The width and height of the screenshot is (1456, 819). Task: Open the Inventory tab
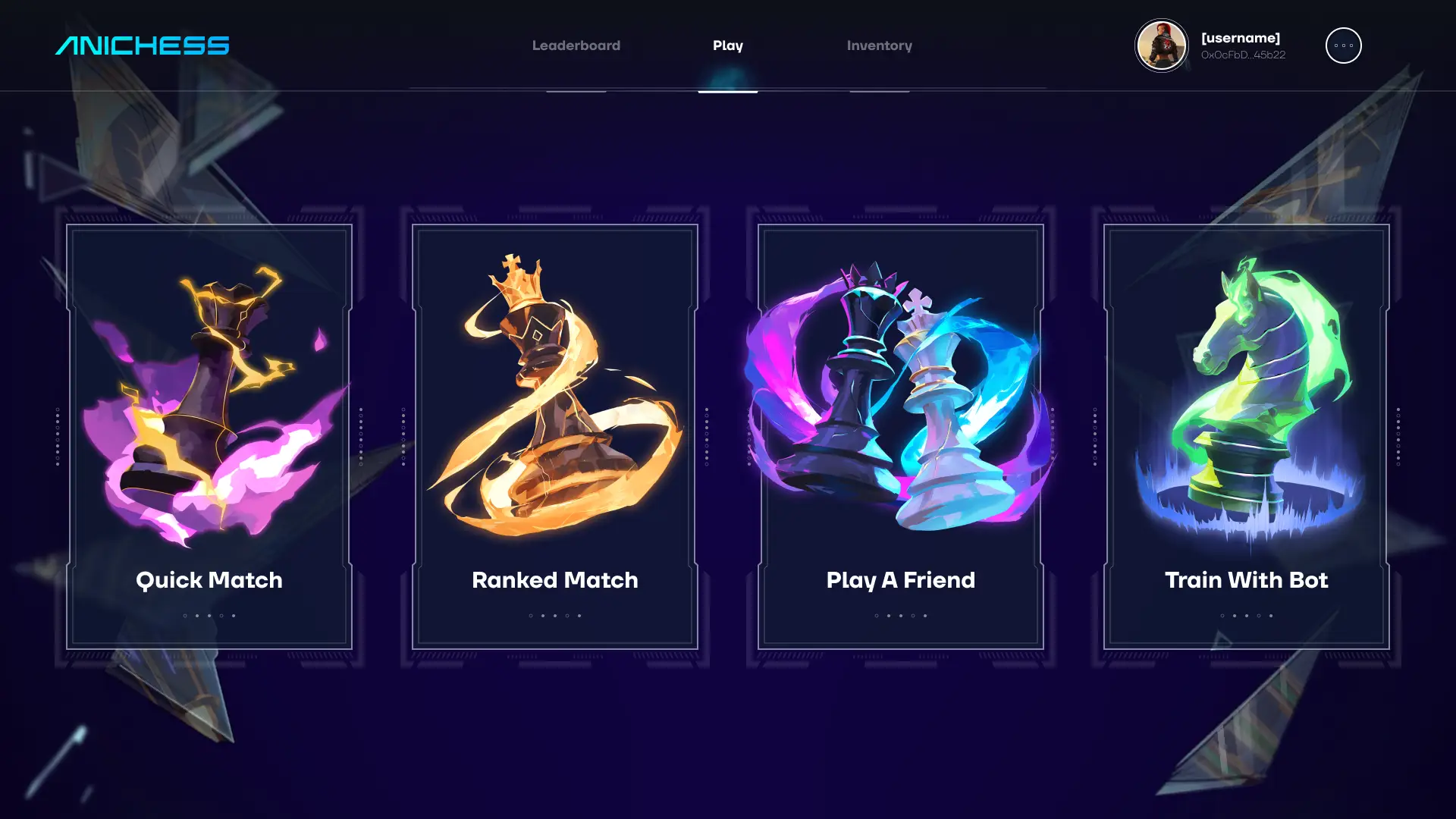click(880, 45)
